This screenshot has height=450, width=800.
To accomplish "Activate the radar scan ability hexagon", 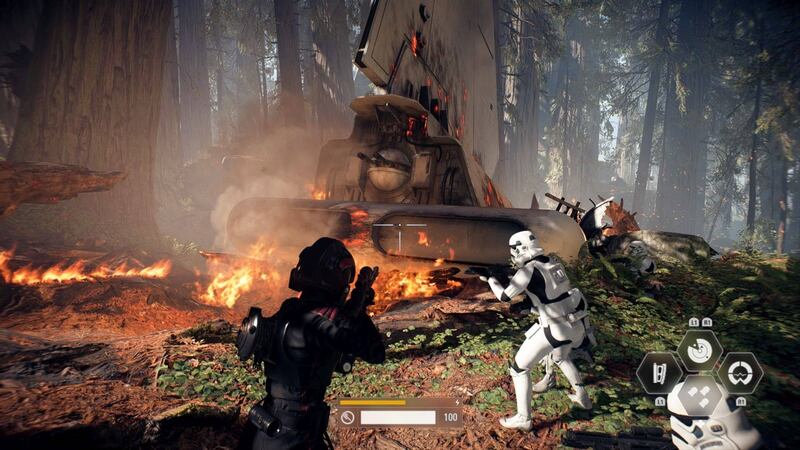I will click(699, 349).
